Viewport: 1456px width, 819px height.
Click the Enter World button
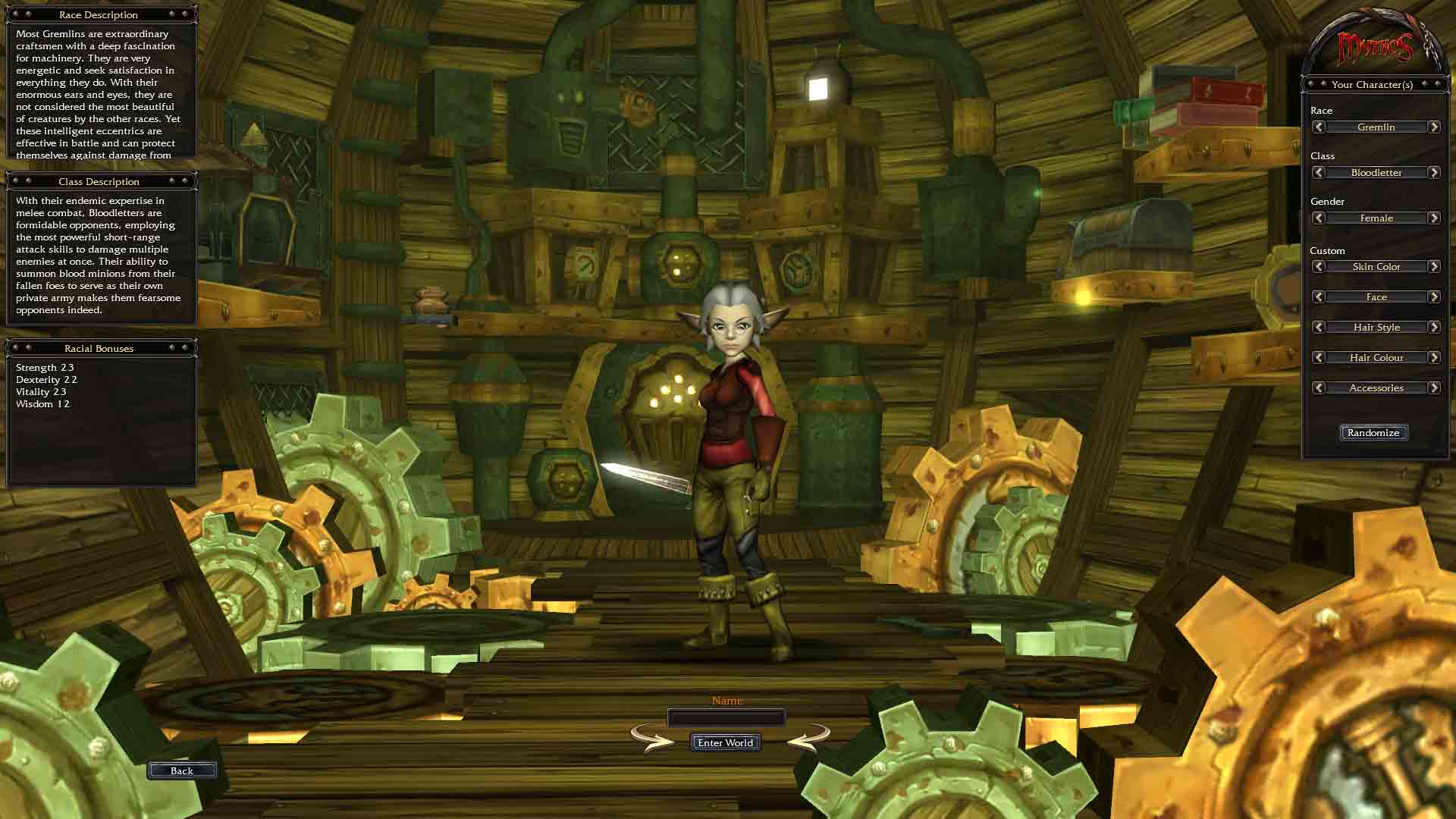pyautogui.click(x=725, y=742)
